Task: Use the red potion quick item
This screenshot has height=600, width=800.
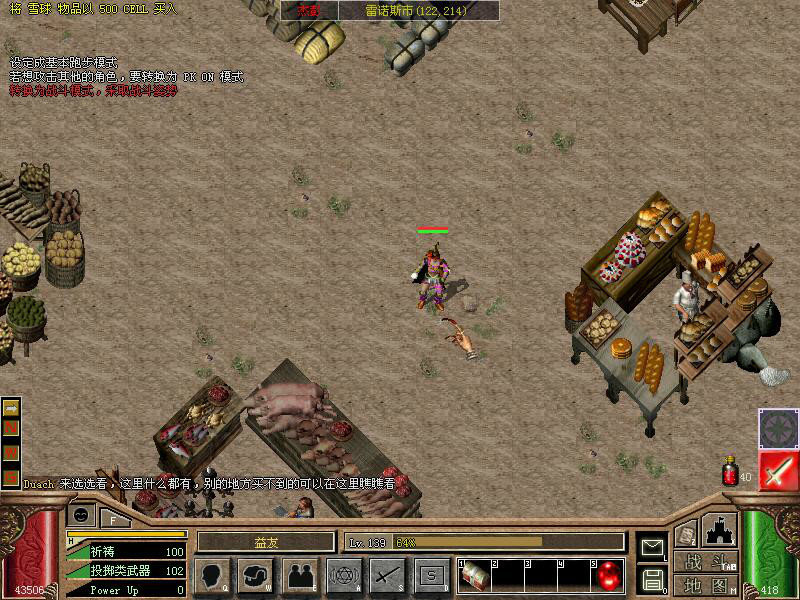Action: (x=730, y=472)
